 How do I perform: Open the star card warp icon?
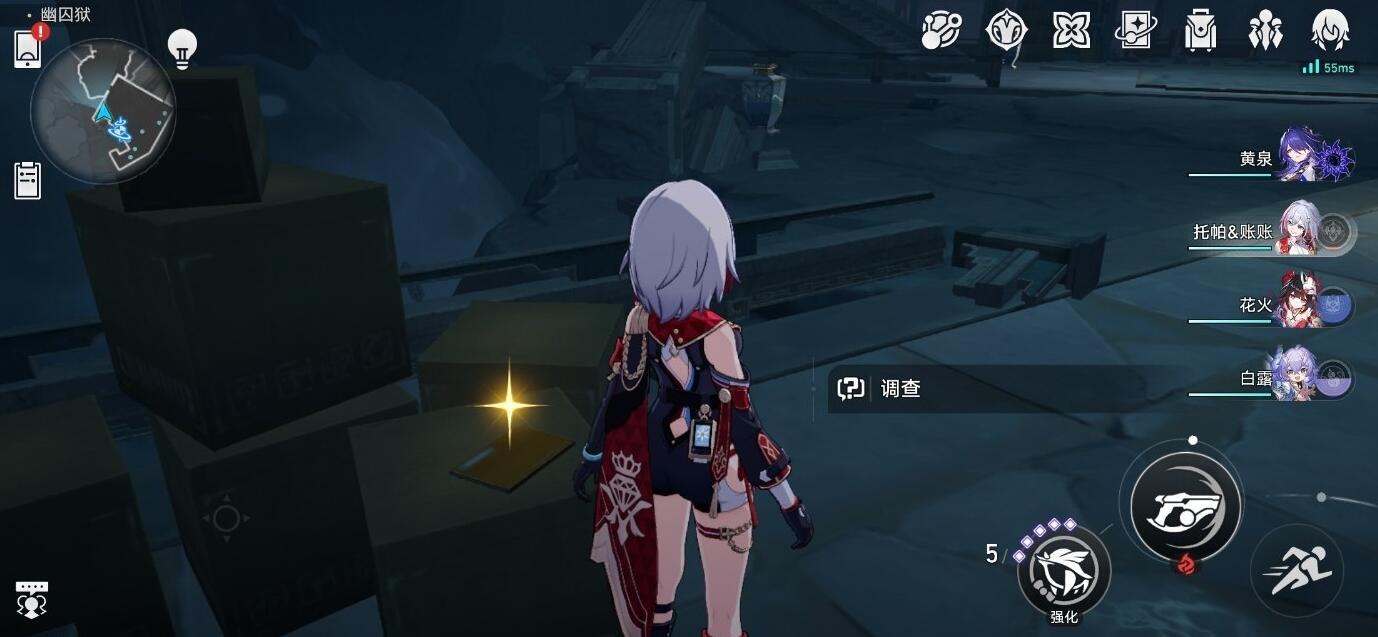(1136, 30)
